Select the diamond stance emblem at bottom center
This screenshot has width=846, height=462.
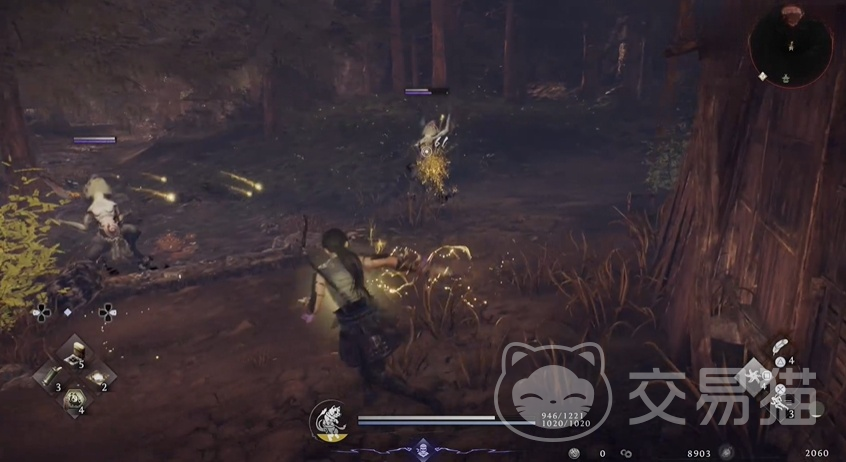tap(422, 449)
